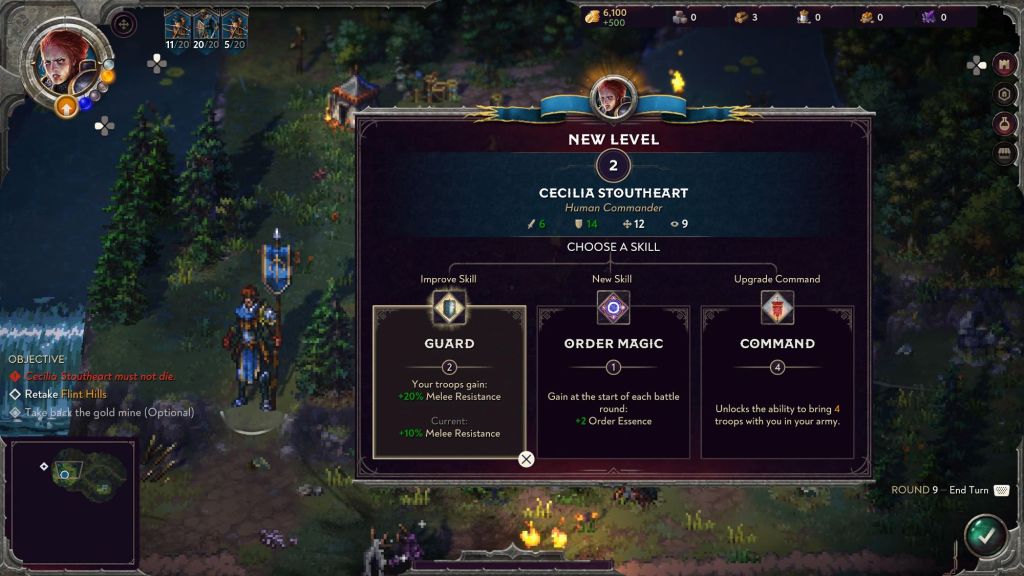
Task: Select the troop stack showing 11/20
Action: coord(177,27)
